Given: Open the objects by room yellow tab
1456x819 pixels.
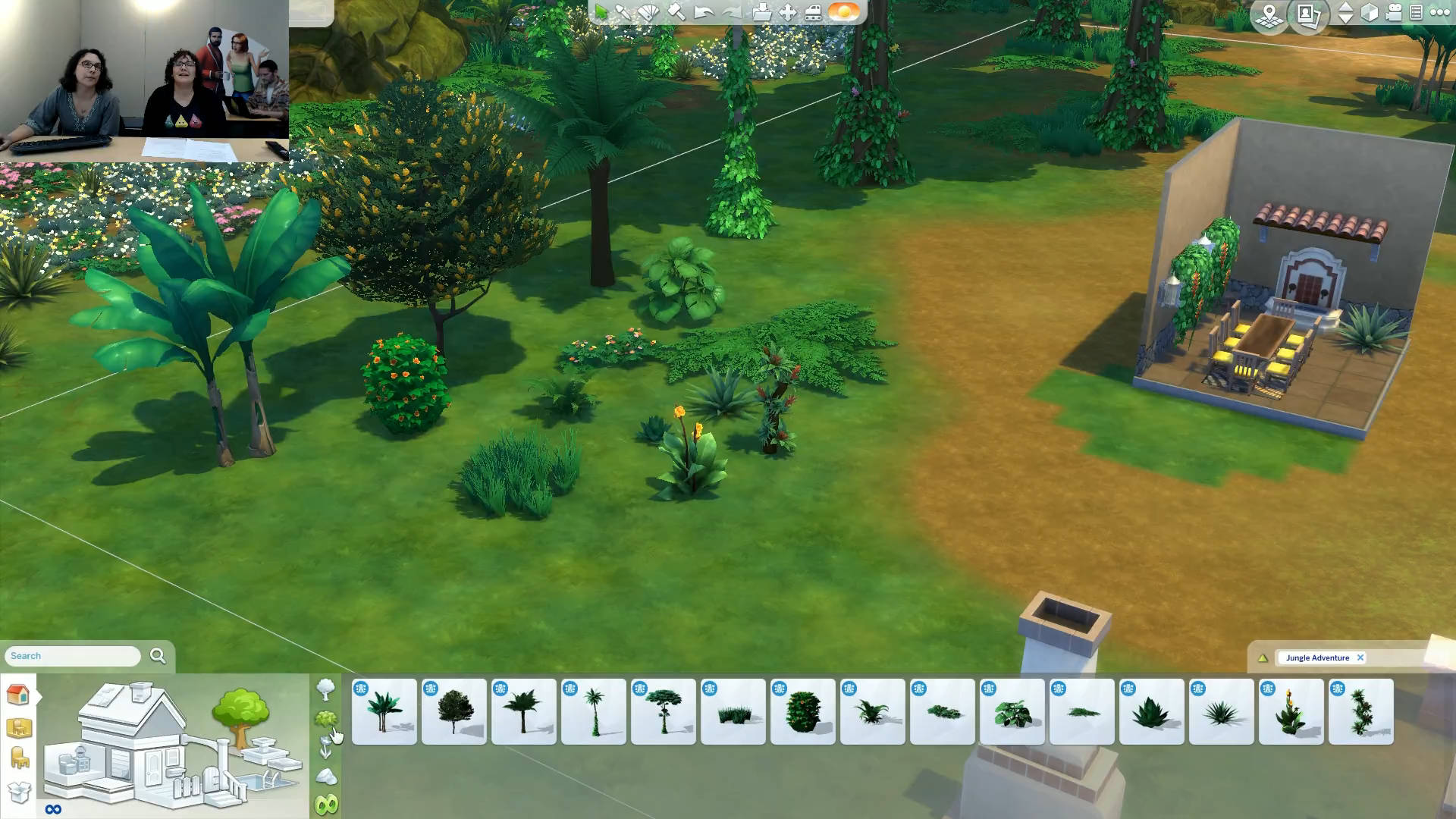Looking at the screenshot, I should (19, 727).
